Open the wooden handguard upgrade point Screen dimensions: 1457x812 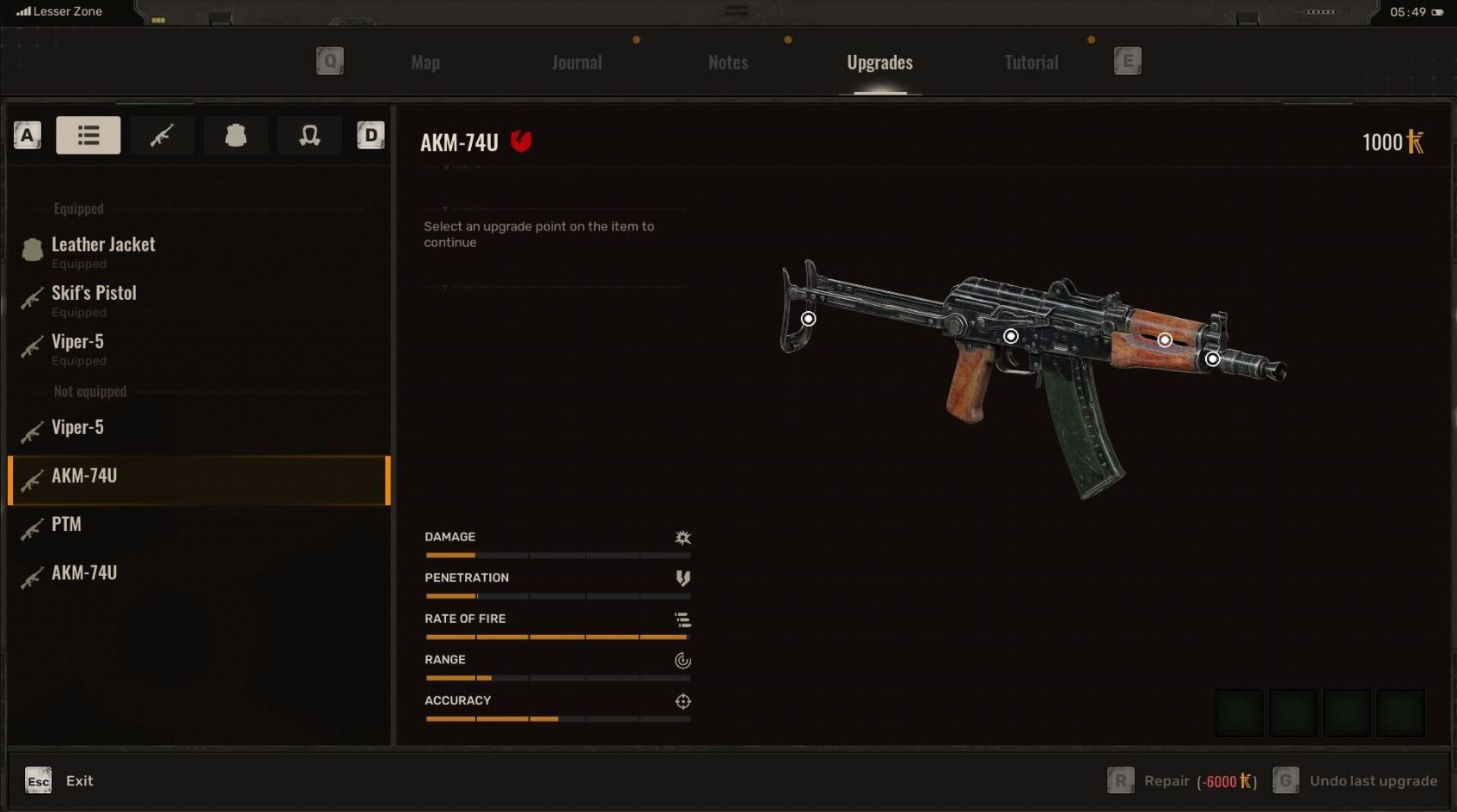(x=1165, y=340)
